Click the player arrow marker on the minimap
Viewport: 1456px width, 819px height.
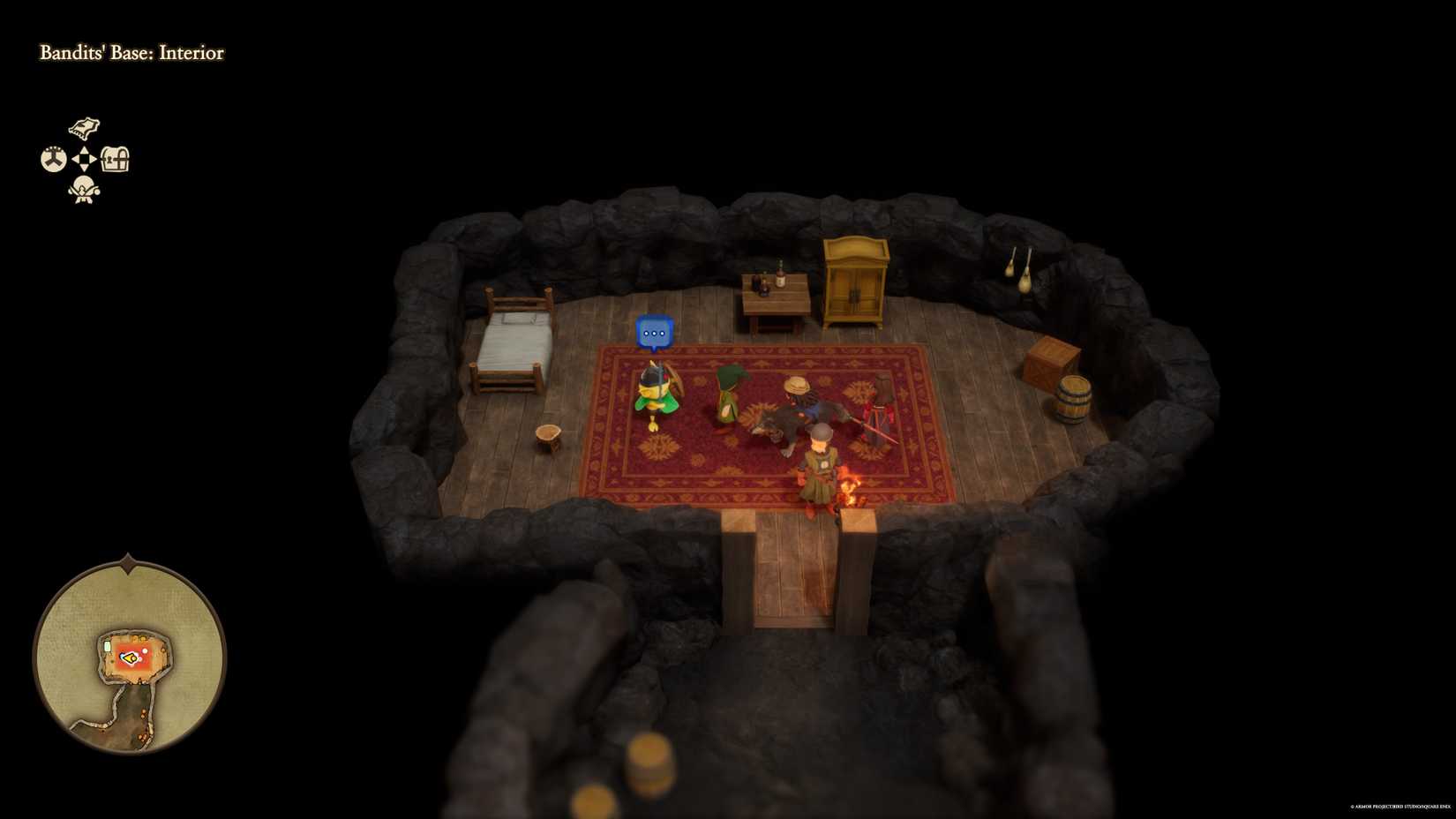[x=130, y=657]
